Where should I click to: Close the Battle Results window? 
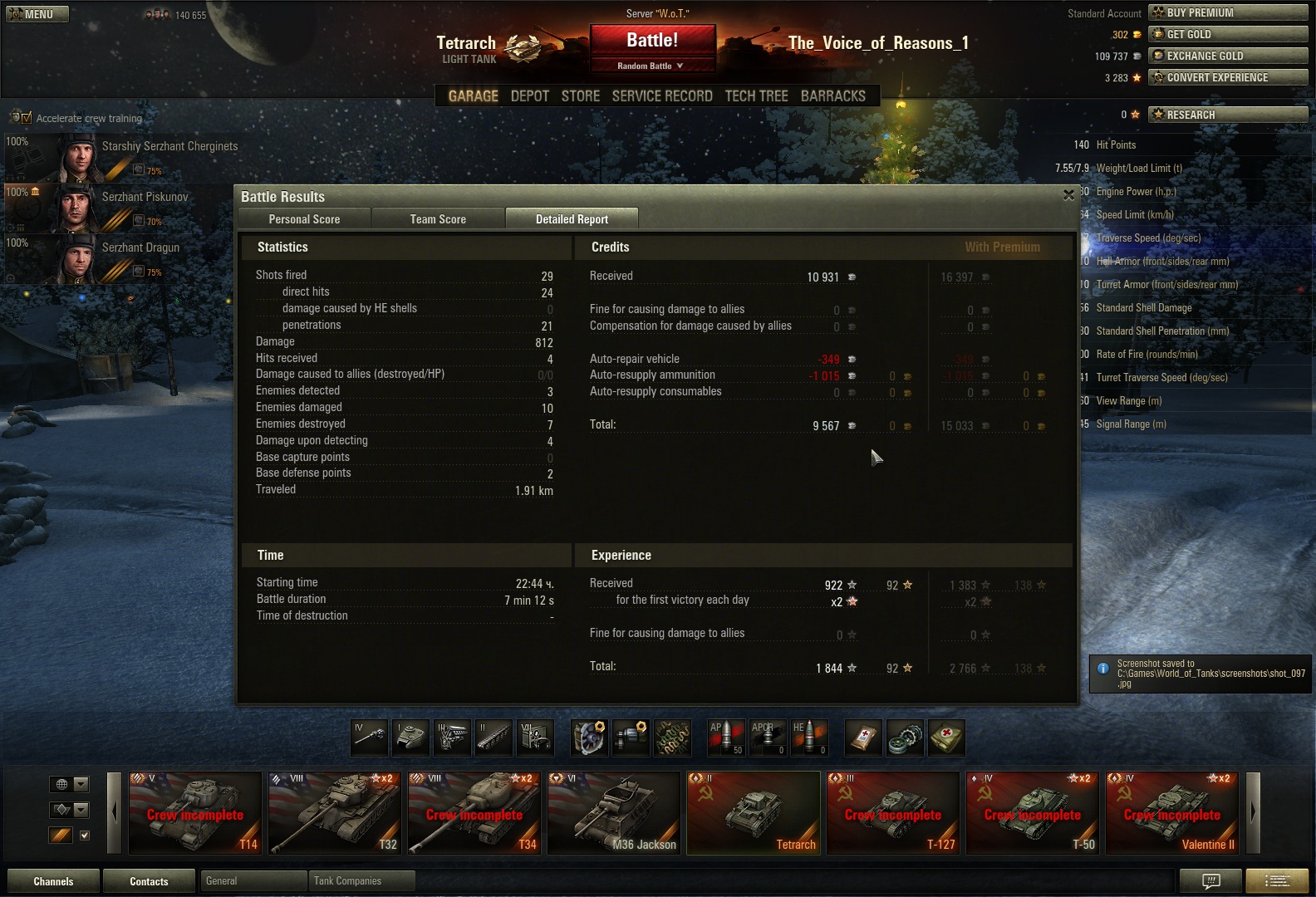[1068, 195]
